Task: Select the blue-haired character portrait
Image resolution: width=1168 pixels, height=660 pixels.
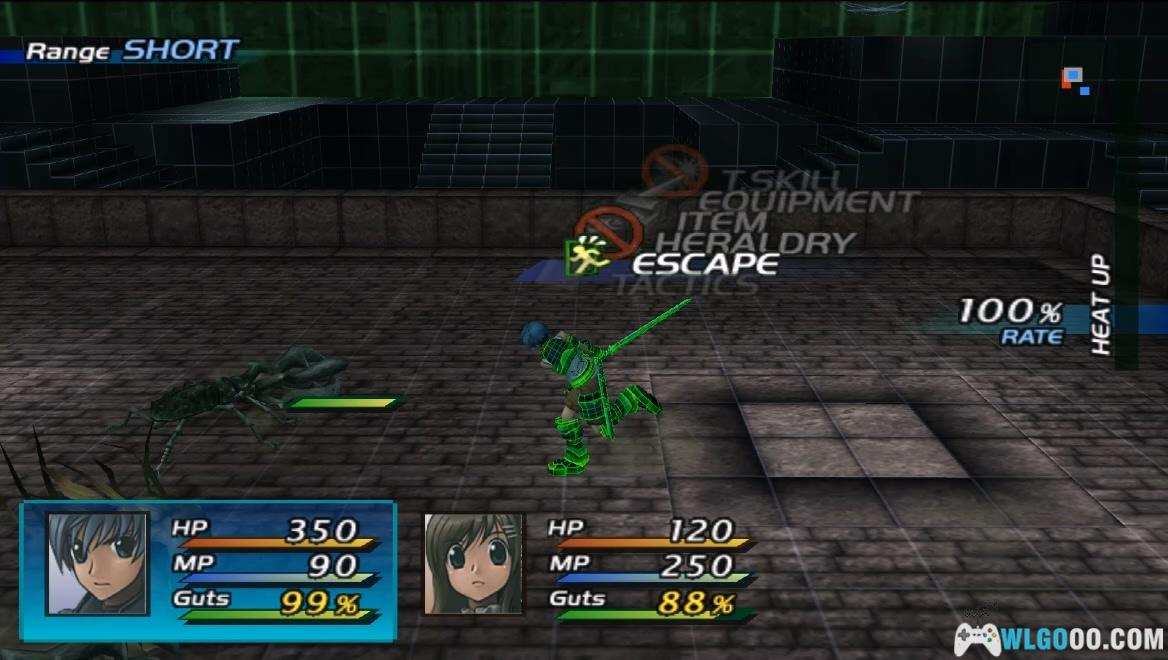Action: [x=97, y=563]
